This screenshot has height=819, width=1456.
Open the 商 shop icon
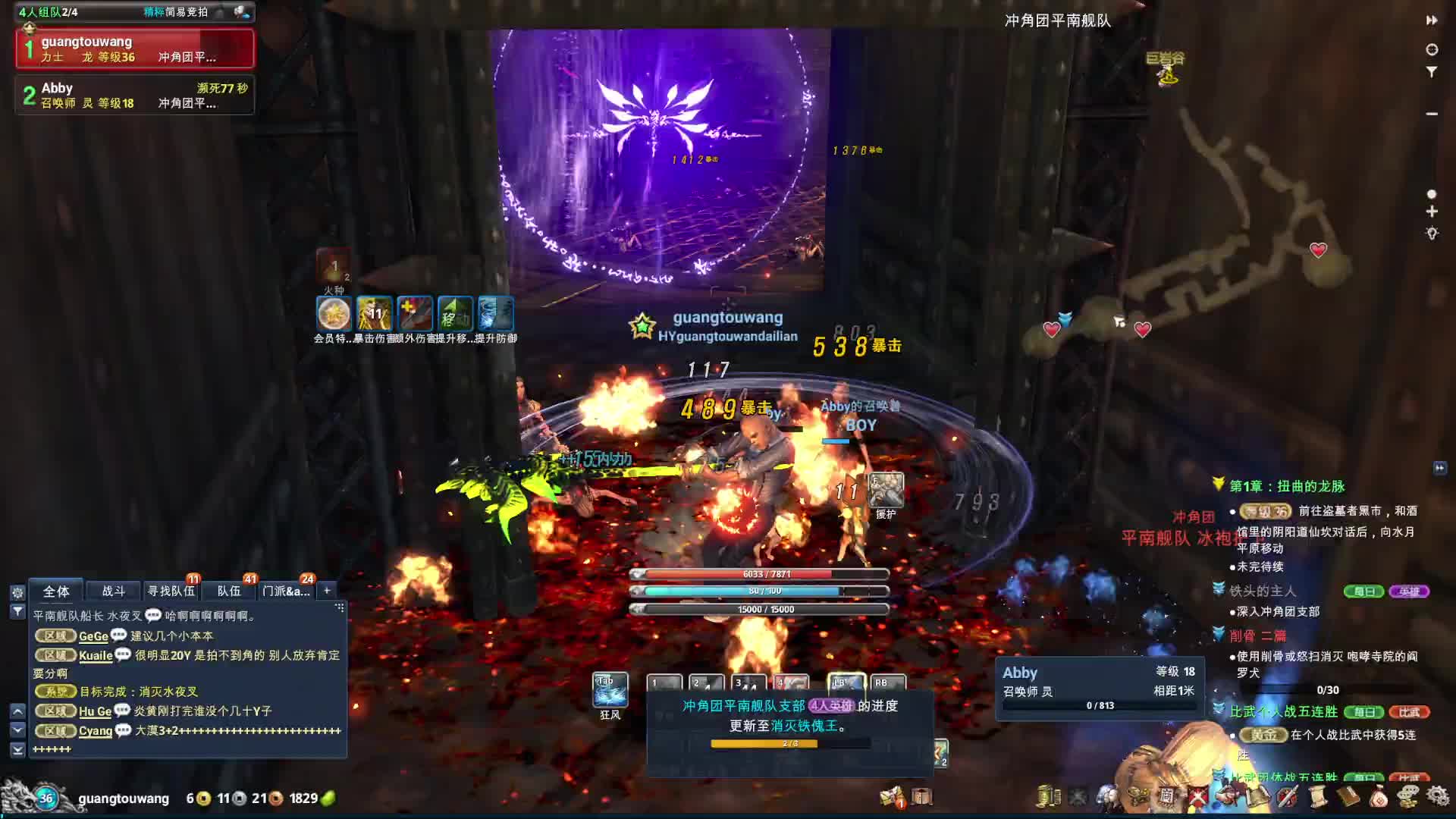1166,795
